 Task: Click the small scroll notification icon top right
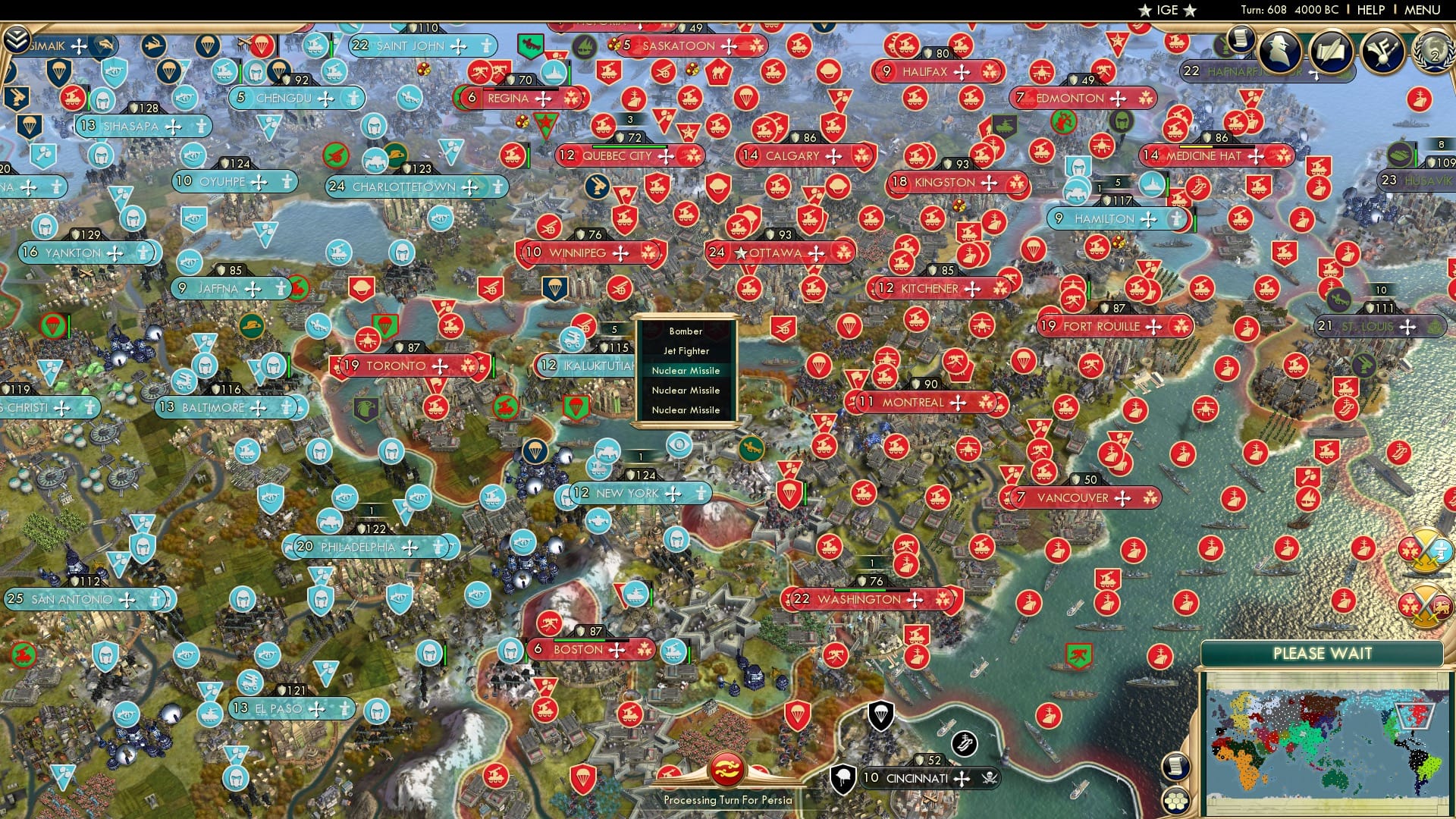(x=1241, y=39)
